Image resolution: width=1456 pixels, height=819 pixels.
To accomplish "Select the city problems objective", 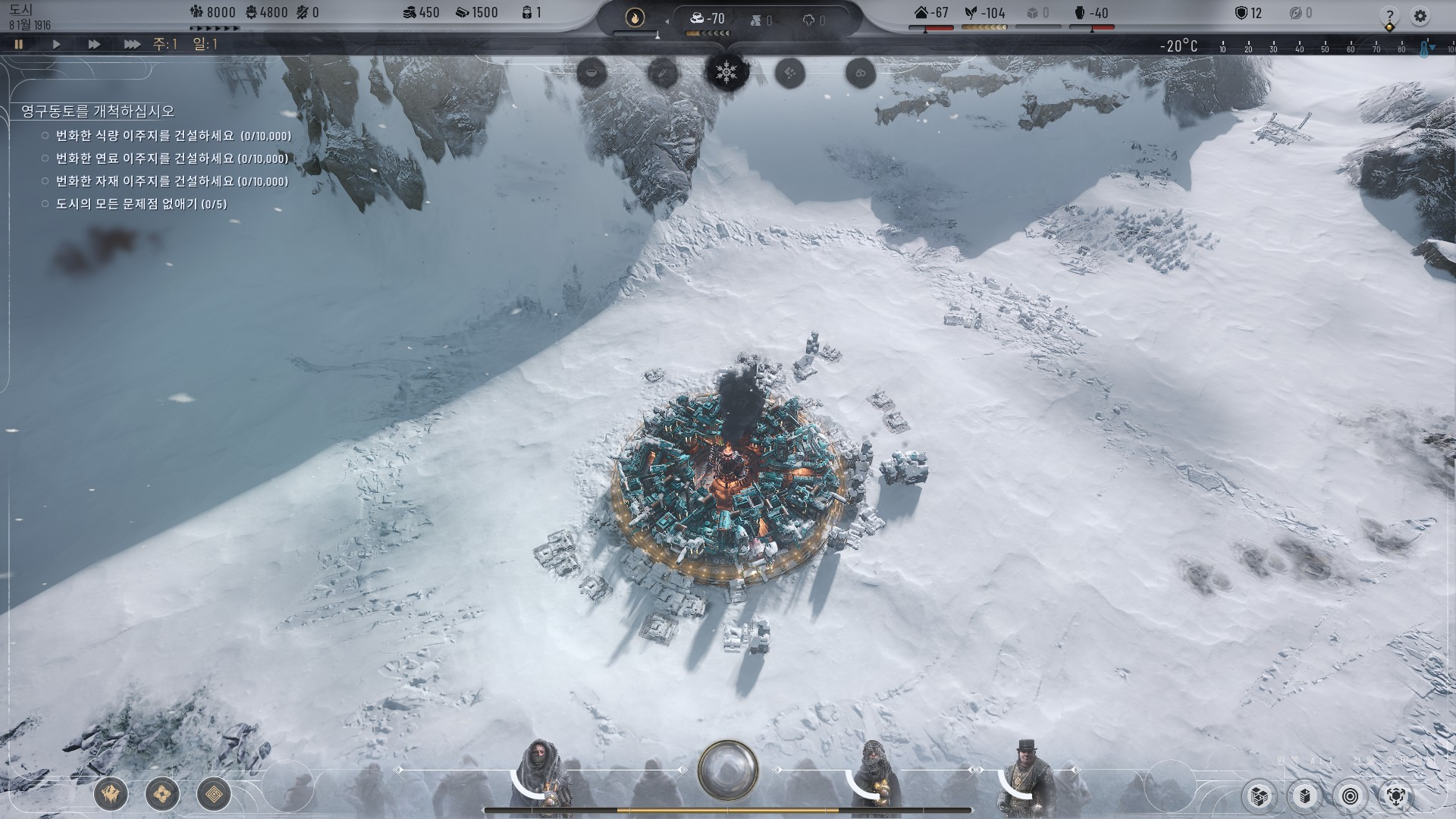I will [x=141, y=204].
